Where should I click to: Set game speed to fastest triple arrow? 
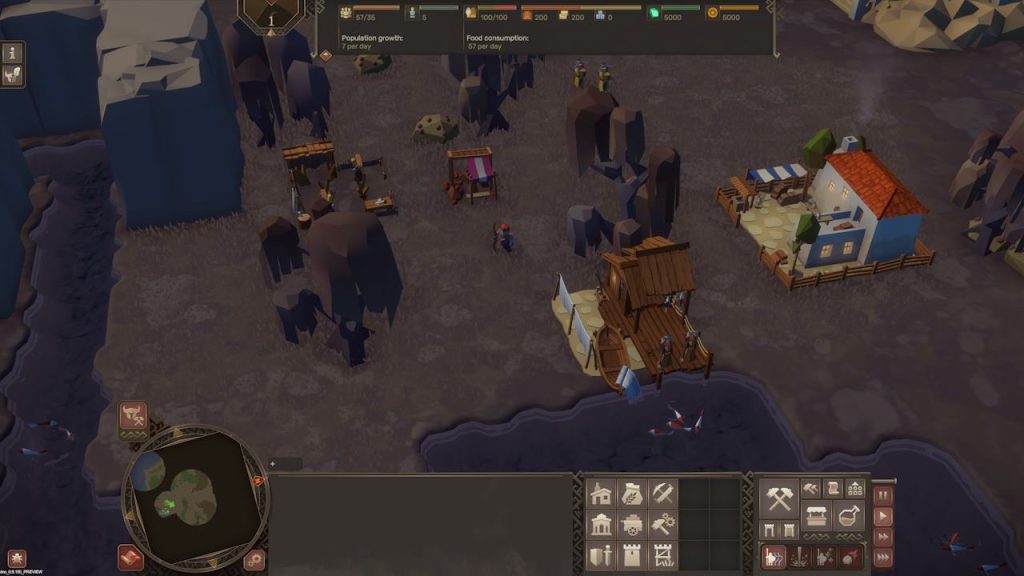tap(882, 557)
